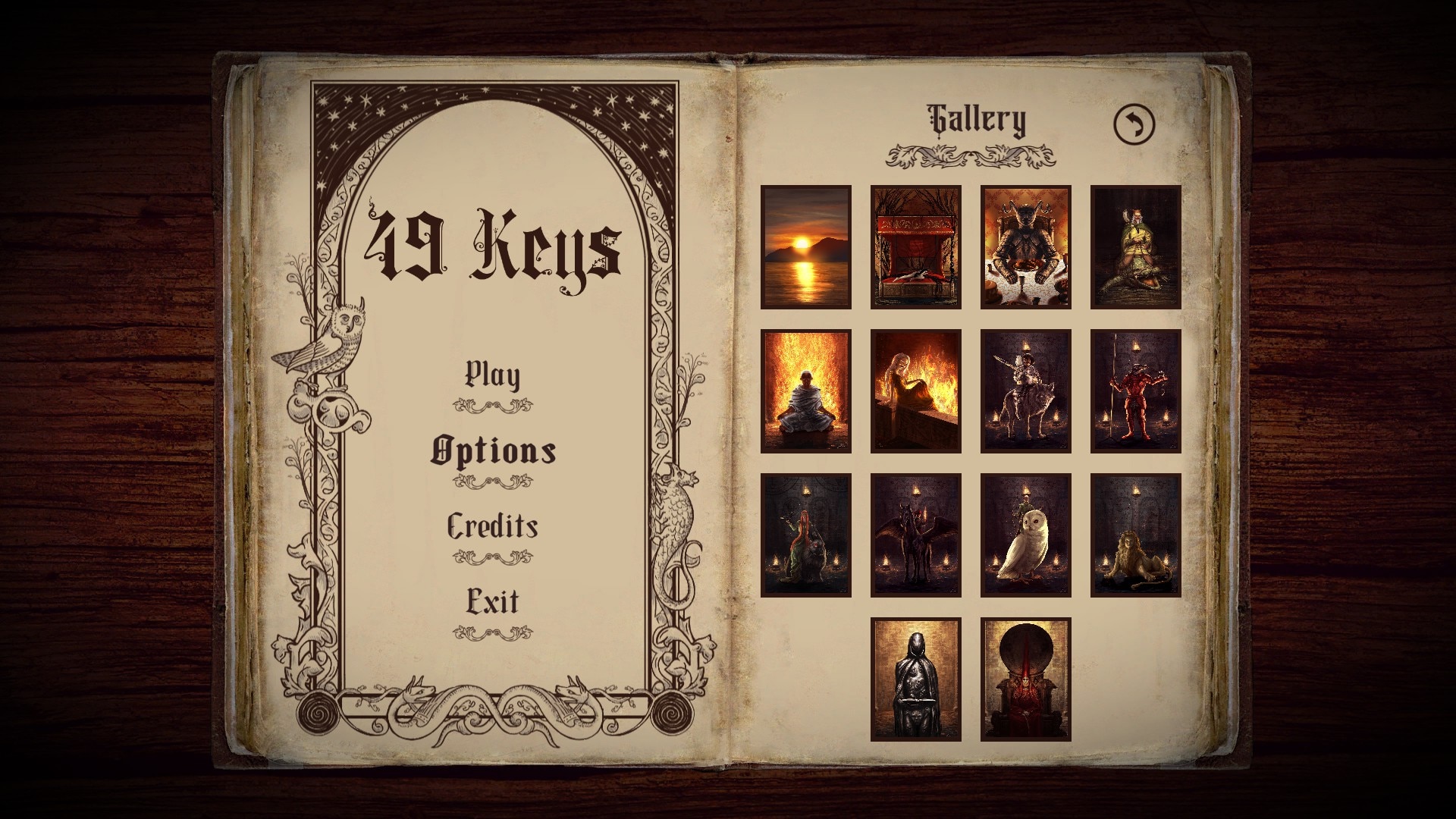Open the Options menu
The image size is (1456, 819).
[493, 451]
